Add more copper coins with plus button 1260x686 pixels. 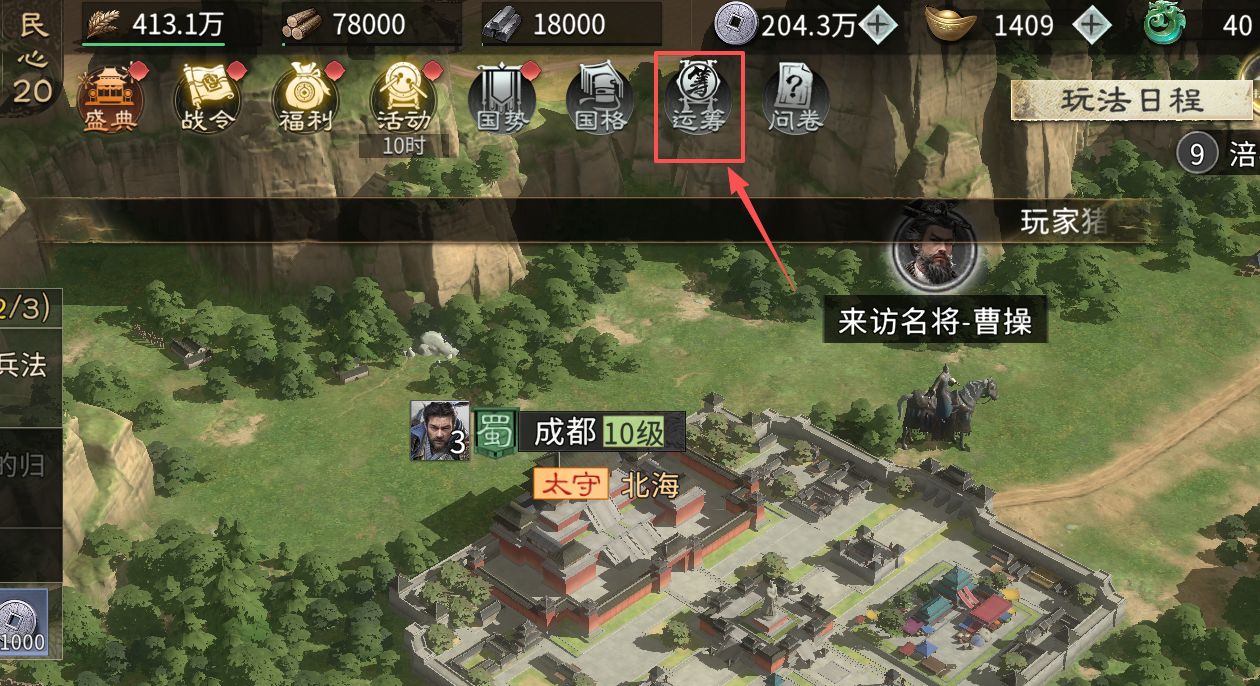[878, 25]
